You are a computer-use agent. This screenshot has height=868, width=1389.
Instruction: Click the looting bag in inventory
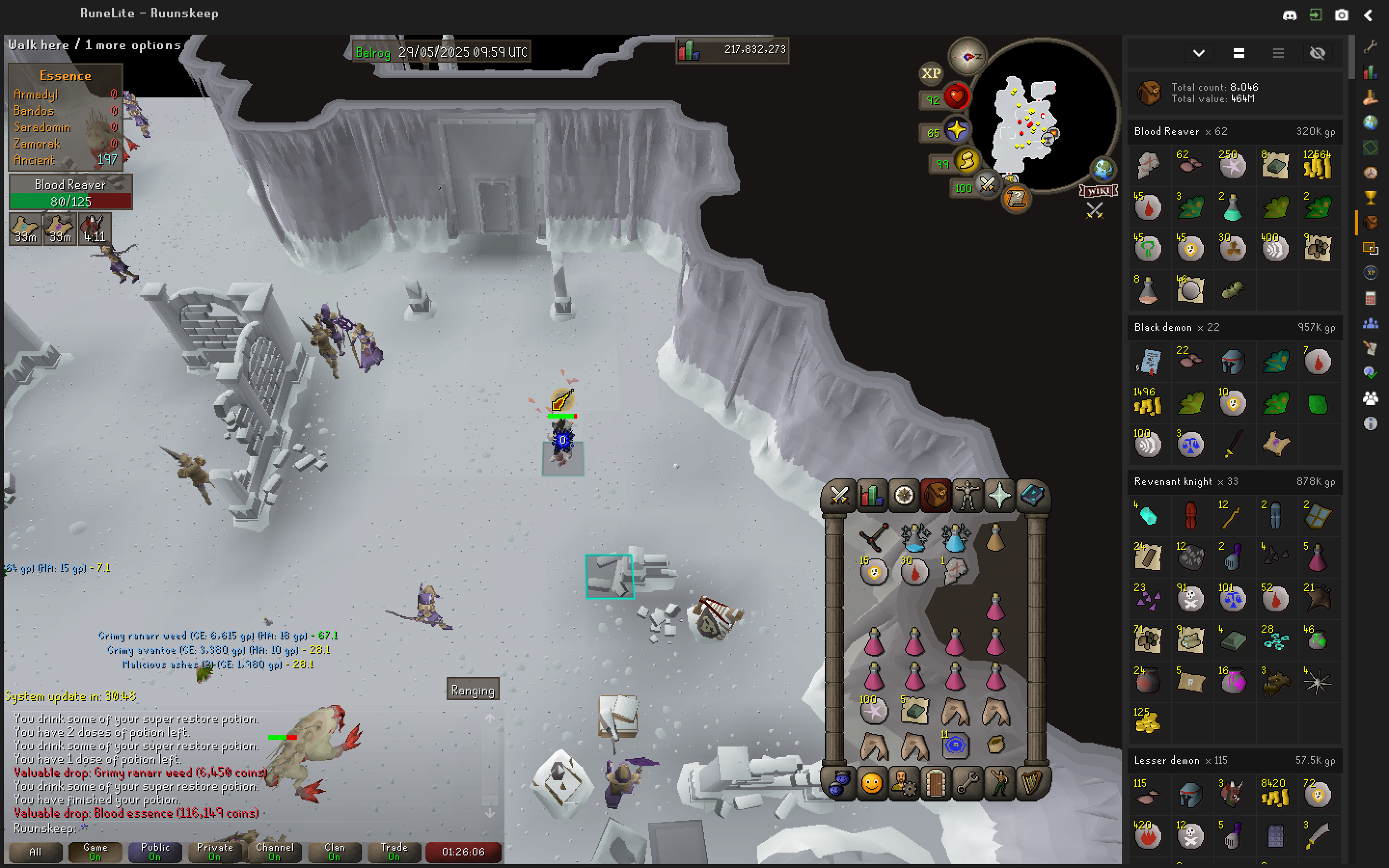point(996,745)
